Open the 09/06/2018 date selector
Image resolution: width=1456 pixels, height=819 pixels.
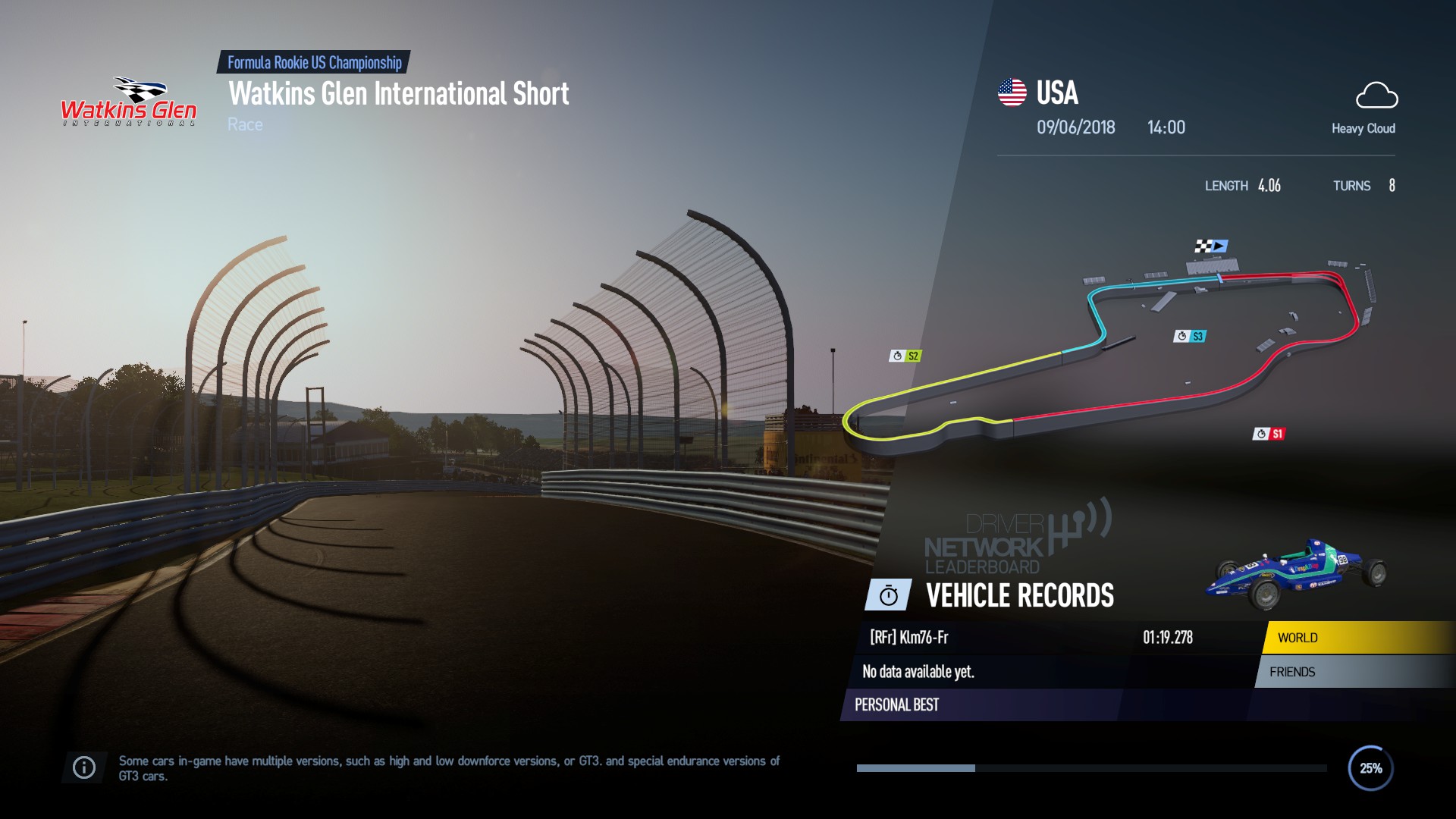pos(1077,127)
